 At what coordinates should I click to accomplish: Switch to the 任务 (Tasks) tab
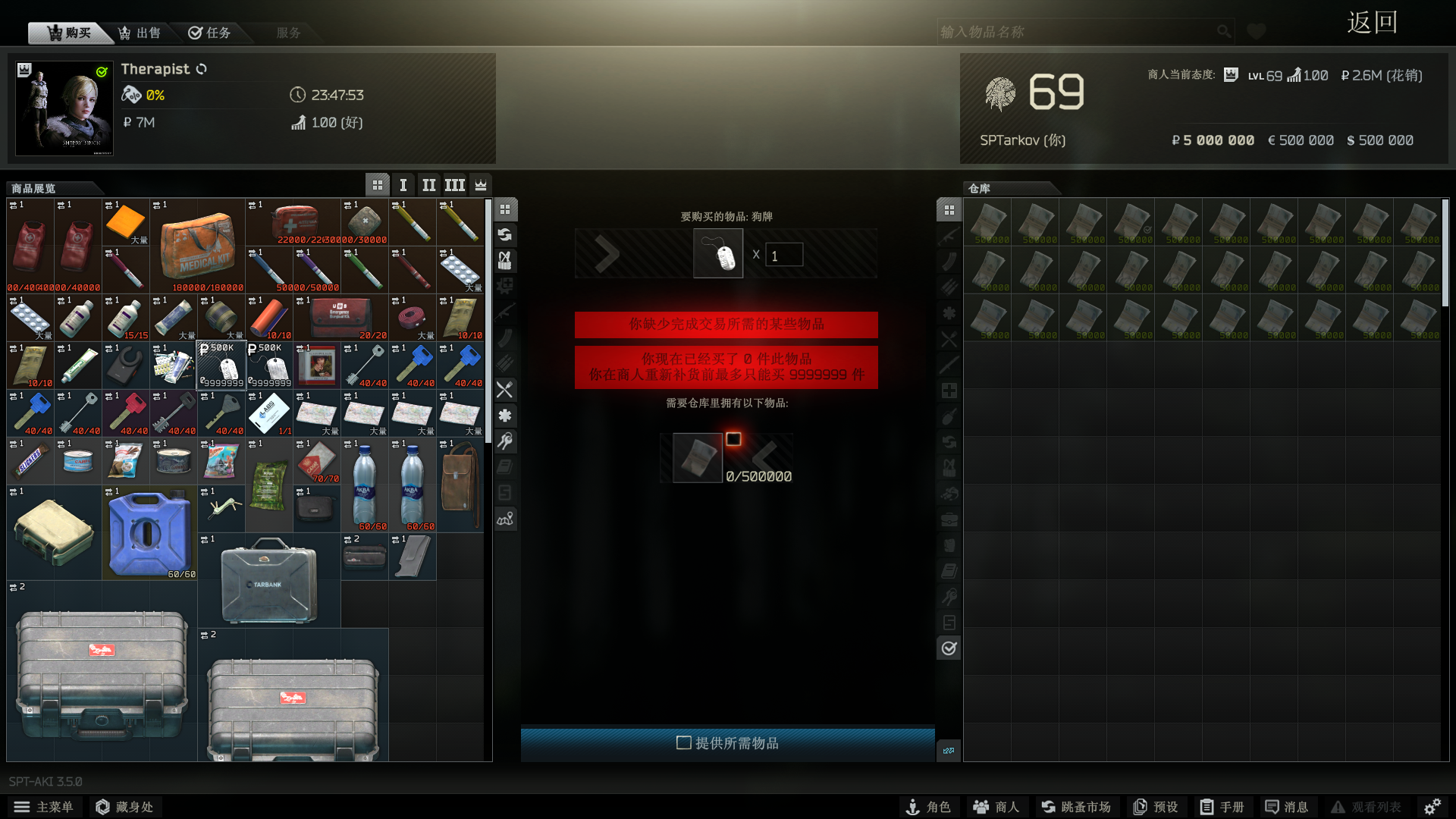tap(210, 33)
